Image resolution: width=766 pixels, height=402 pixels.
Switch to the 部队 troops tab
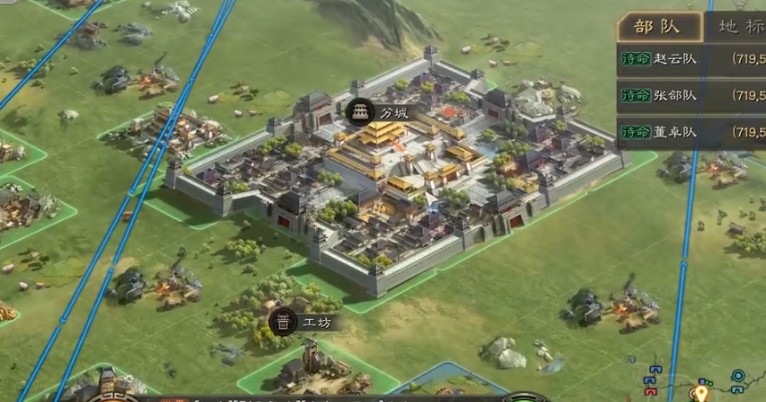[x=658, y=27]
